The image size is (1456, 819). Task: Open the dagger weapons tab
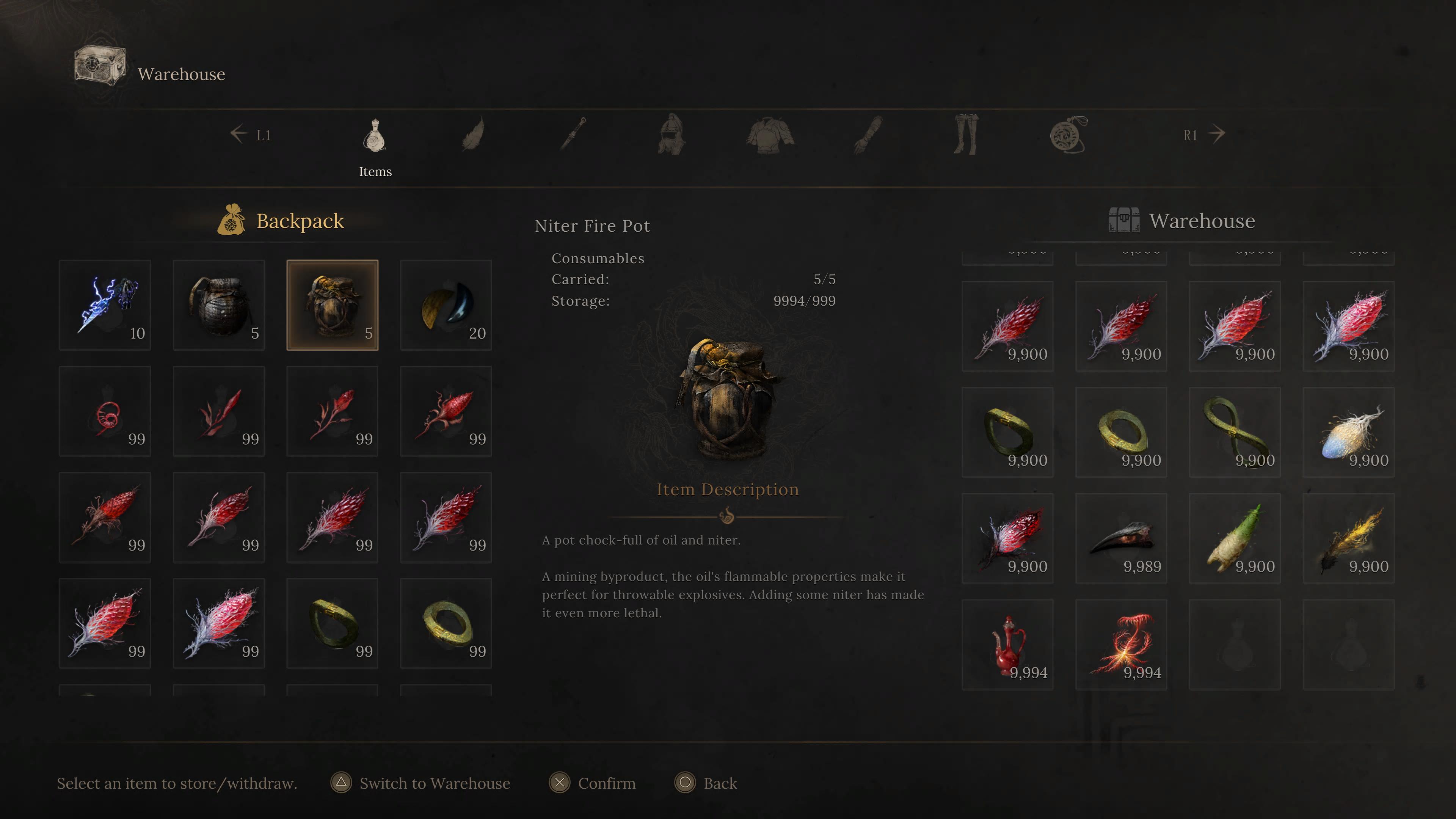[573, 135]
